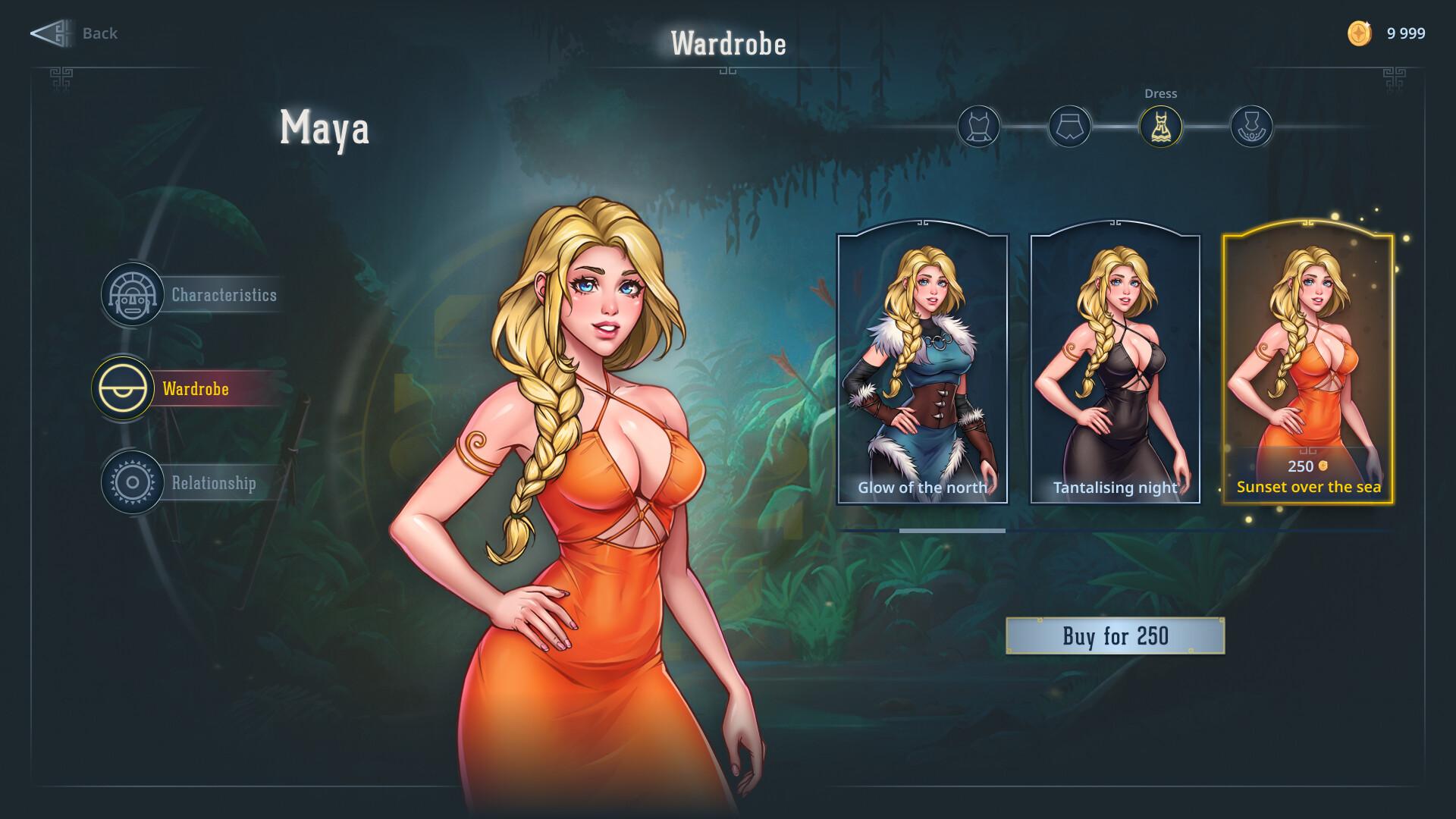Screen dimensions: 1456x819
Task: Open the accessories category icon
Action: [x=1253, y=127]
